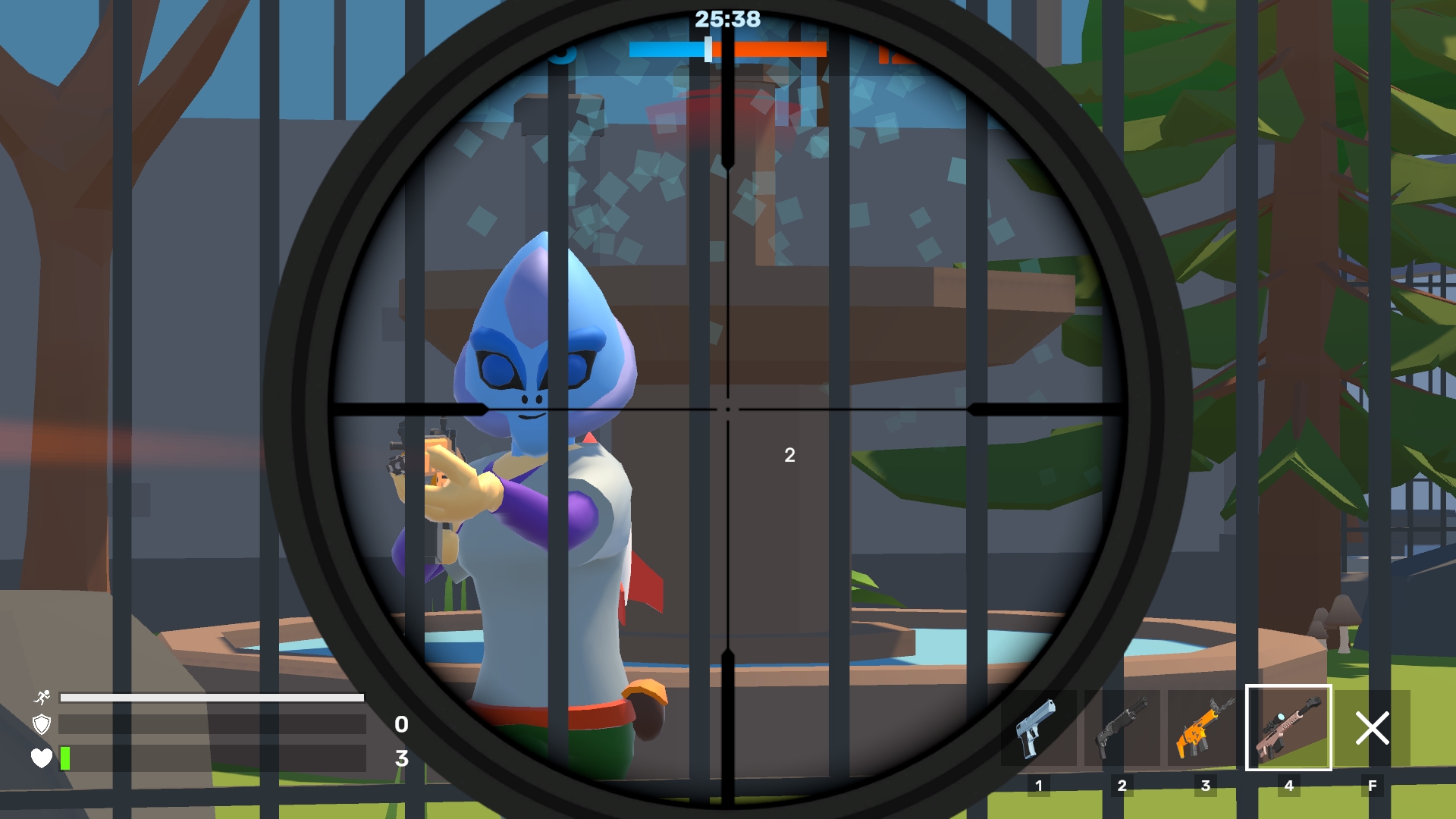Screen dimensions: 1456x819
Task: Click the number 3 keybind label
Action: 1207,786
